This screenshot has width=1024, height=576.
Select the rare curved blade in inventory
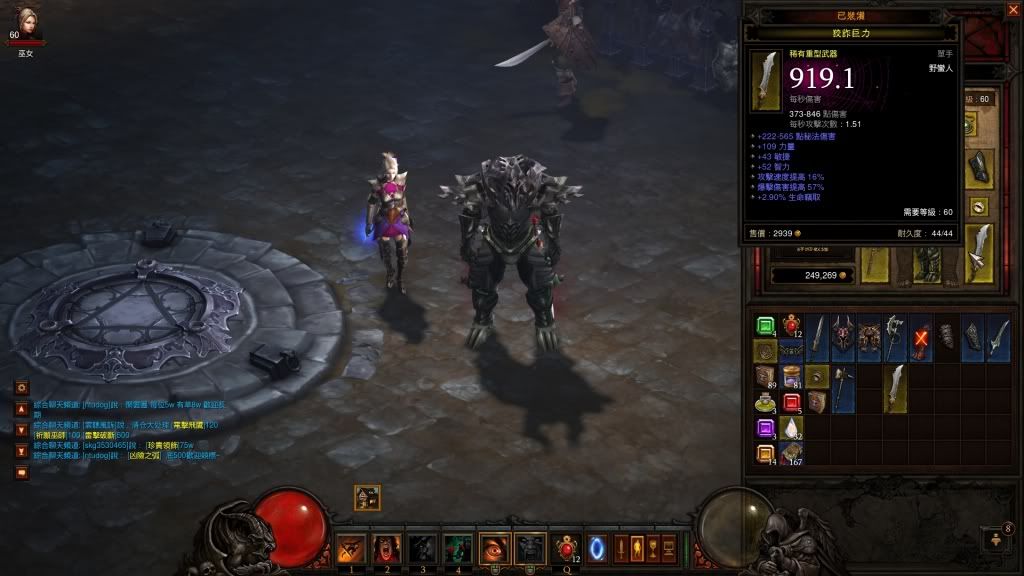(895, 389)
